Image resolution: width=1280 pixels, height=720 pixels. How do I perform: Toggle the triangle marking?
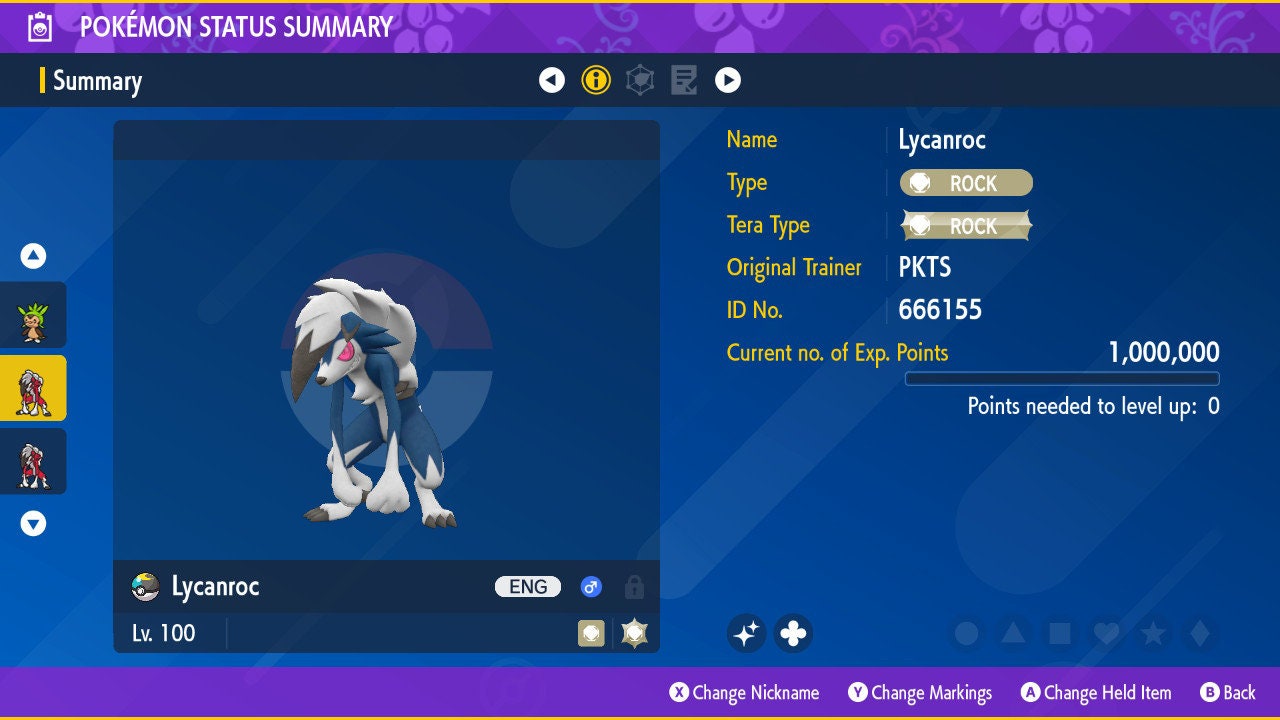point(1013,633)
